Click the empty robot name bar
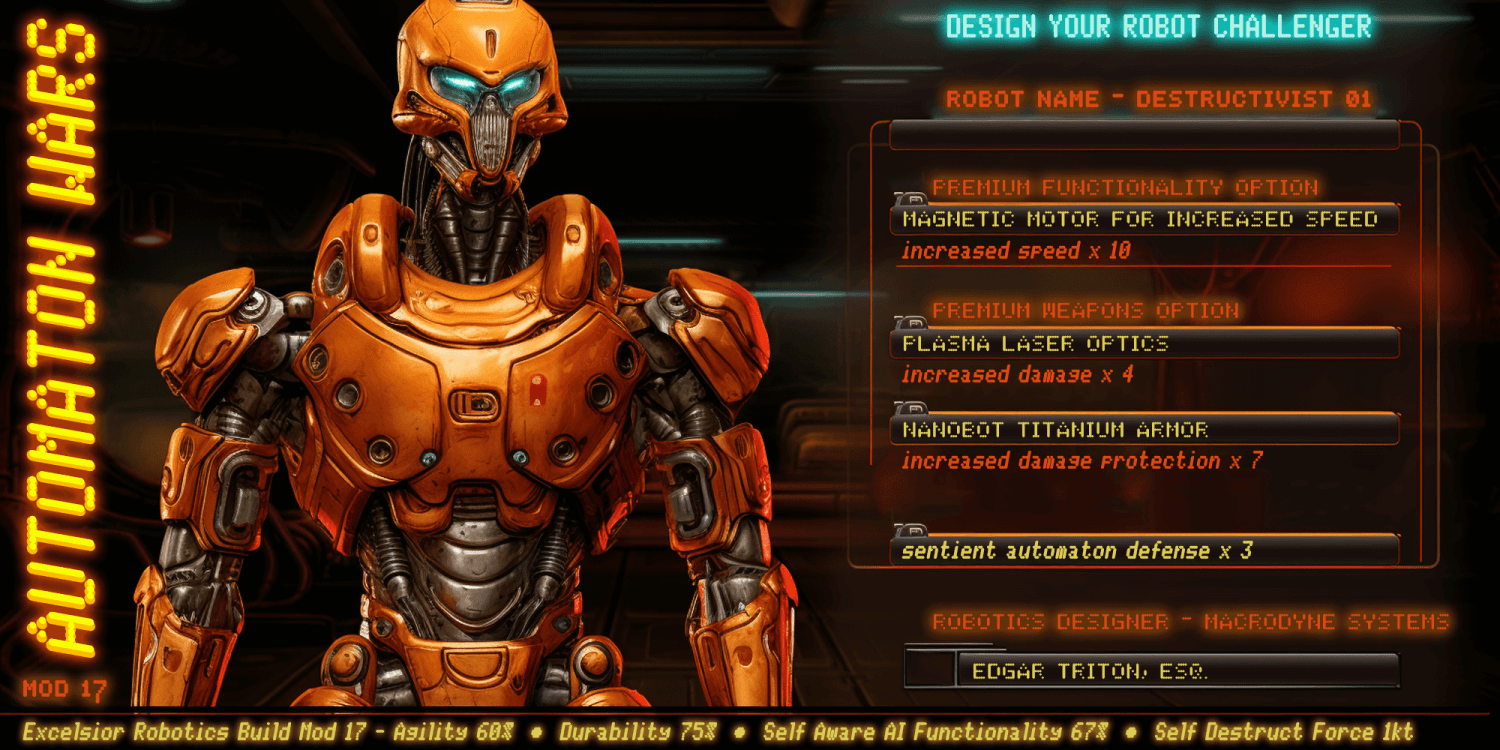The width and height of the screenshot is (1500, 750). [1142, 135]
